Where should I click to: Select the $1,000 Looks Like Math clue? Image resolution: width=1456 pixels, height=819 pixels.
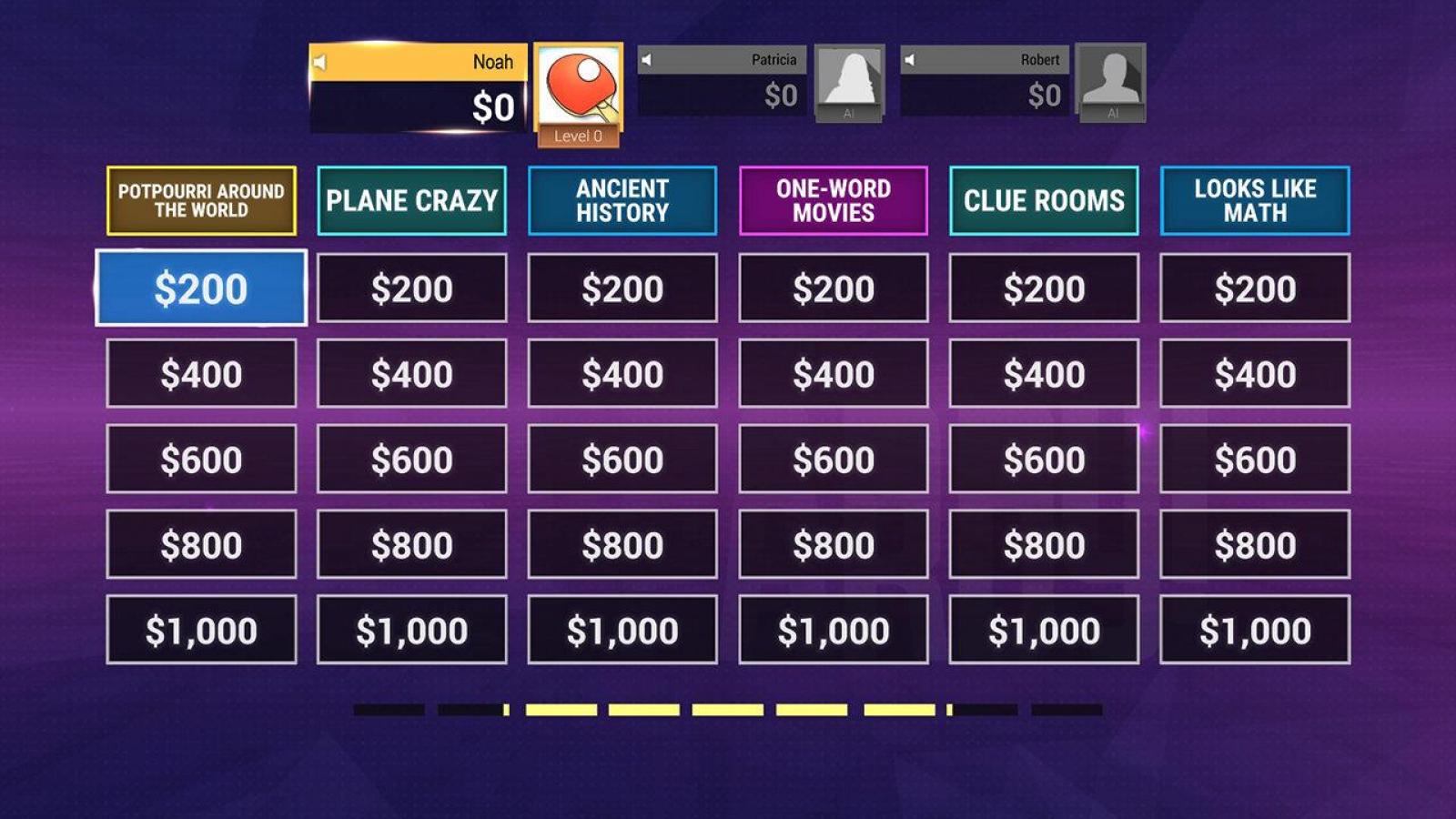tap(1255, 630)
